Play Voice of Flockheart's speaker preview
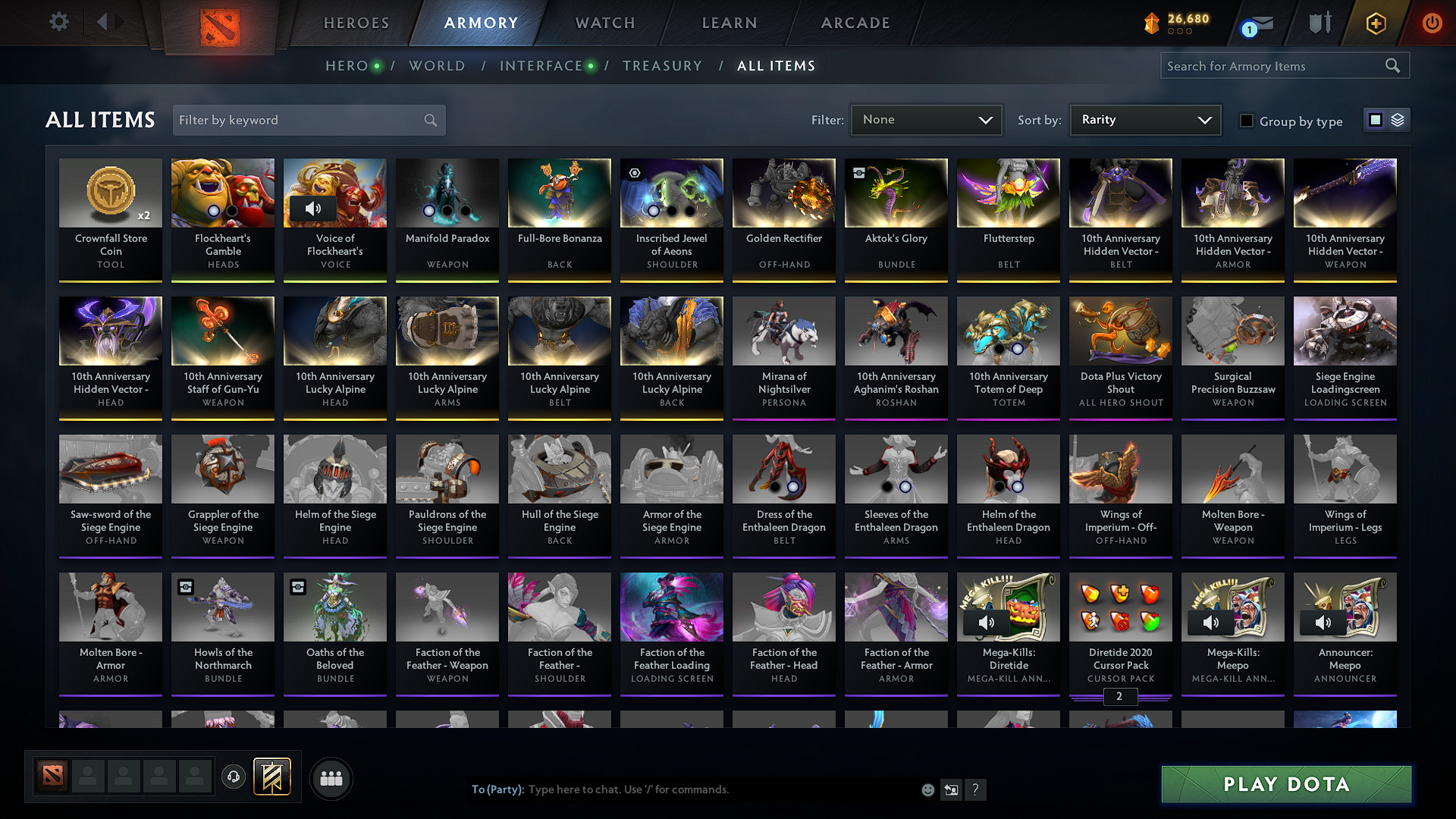 313,208
